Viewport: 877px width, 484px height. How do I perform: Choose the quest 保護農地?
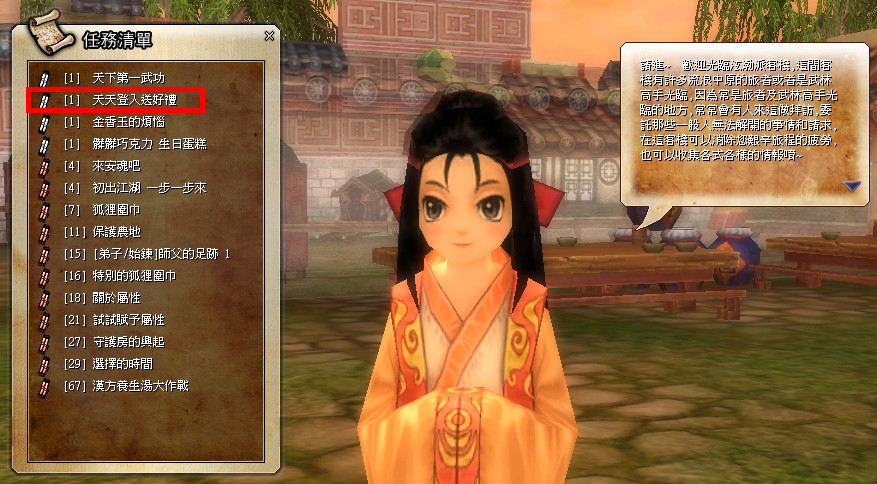[x=114, y=231]
